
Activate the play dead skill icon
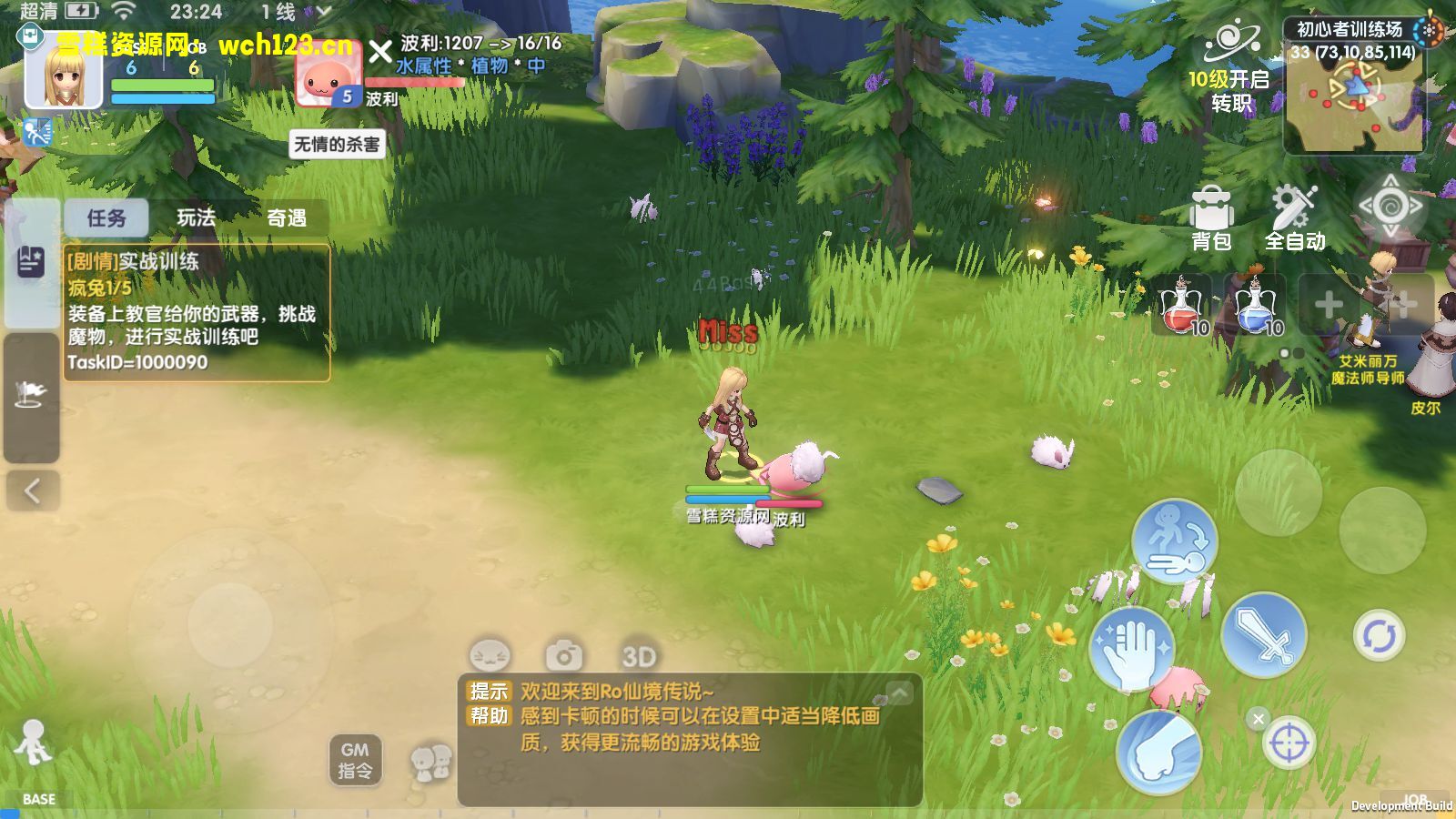[x=1175, y=541]
